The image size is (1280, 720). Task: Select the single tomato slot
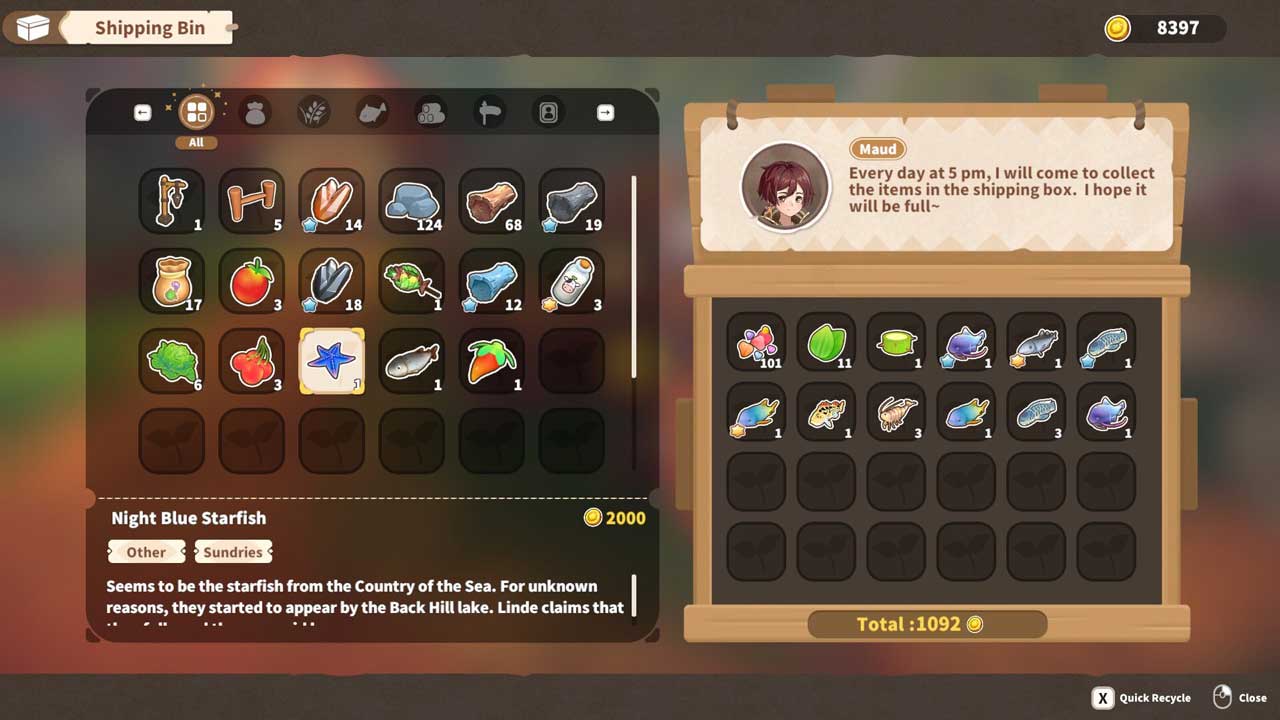click(x=252, y=281)
